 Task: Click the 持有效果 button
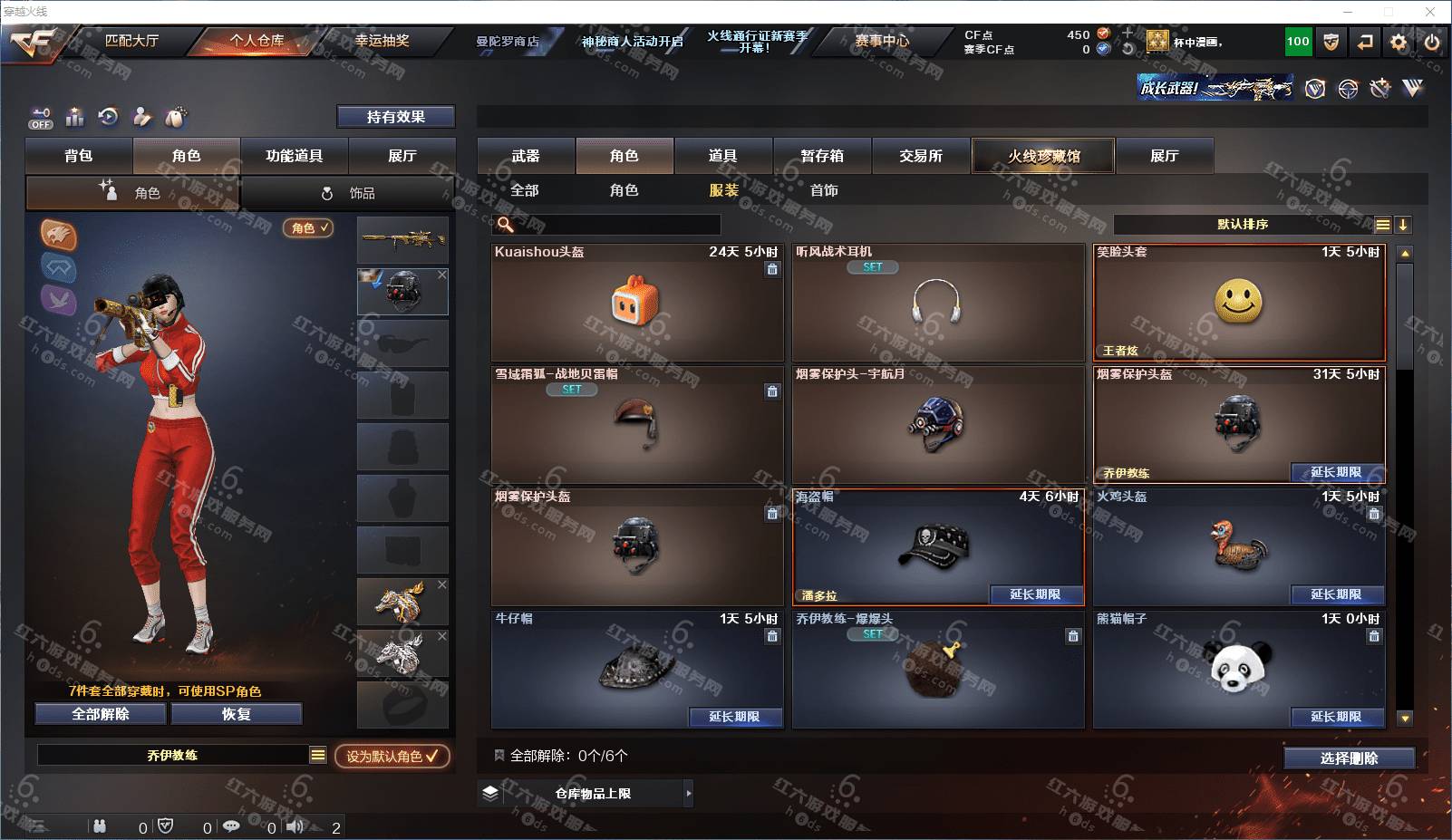pyautogui.click(x=396, y=117)
